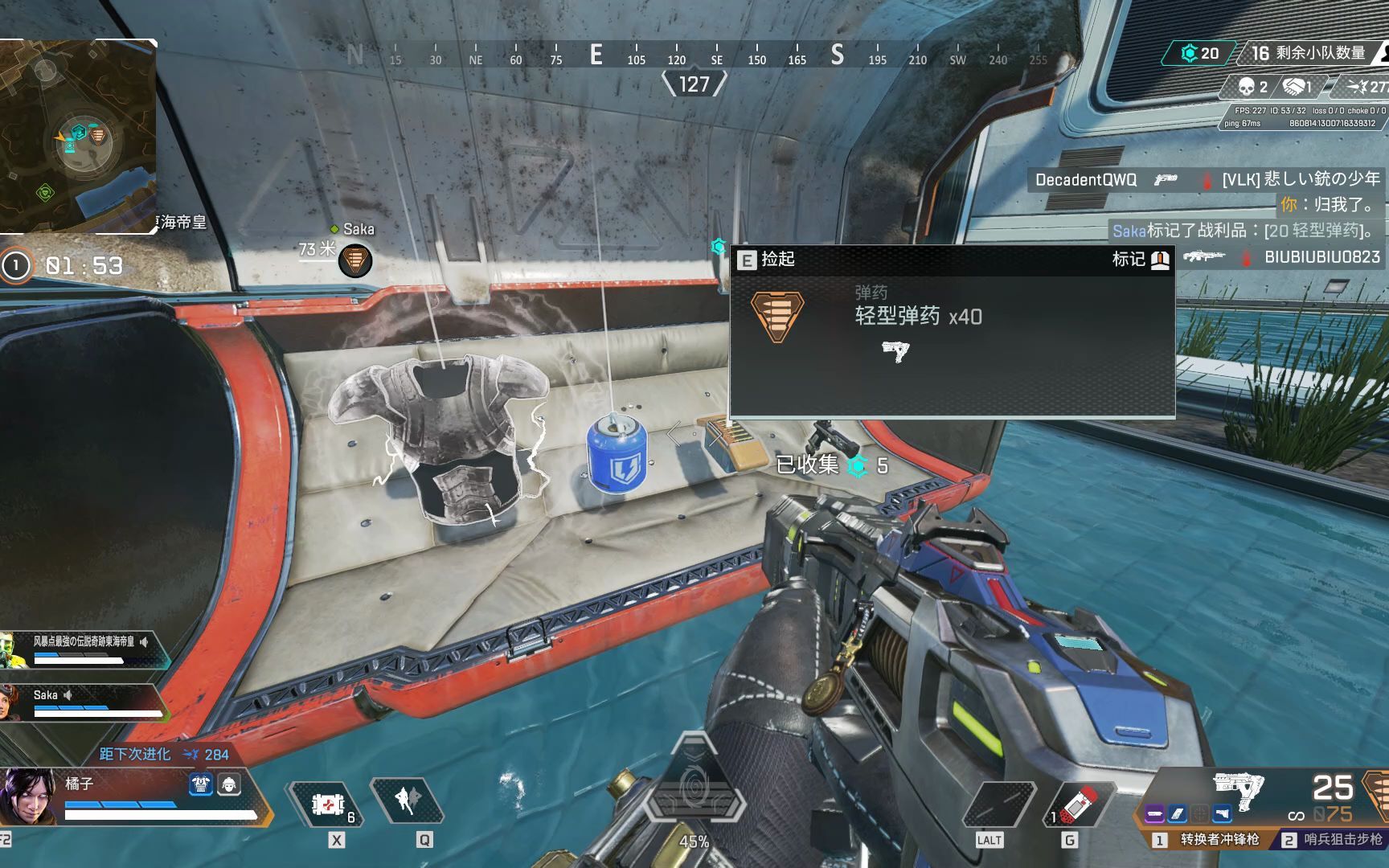Open the minimap
The image size is (1389, 868).
click(x=77, y=137)
